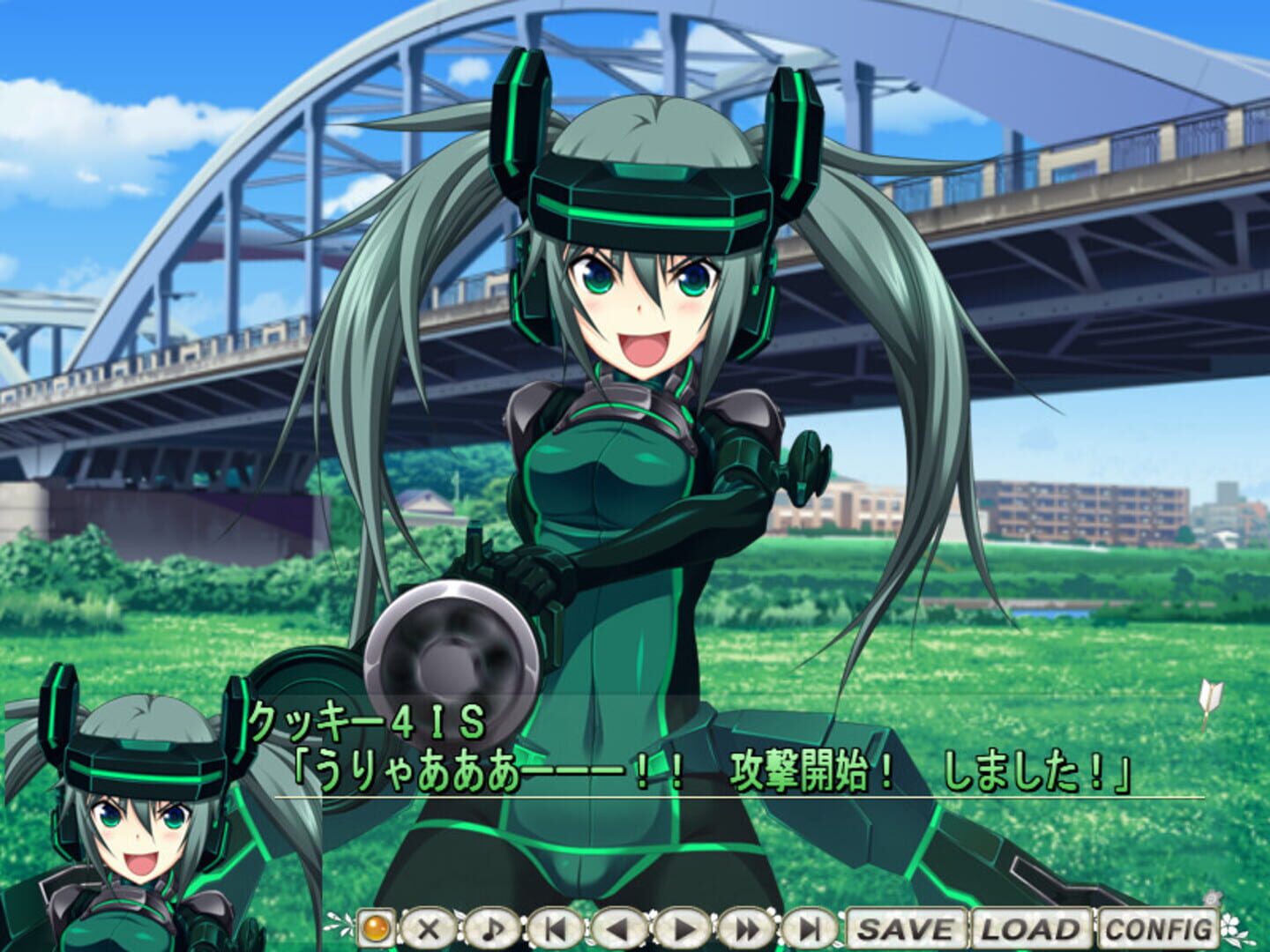1270x952 pixels.
Task: Open the SAVE menu
Action: 908,928
